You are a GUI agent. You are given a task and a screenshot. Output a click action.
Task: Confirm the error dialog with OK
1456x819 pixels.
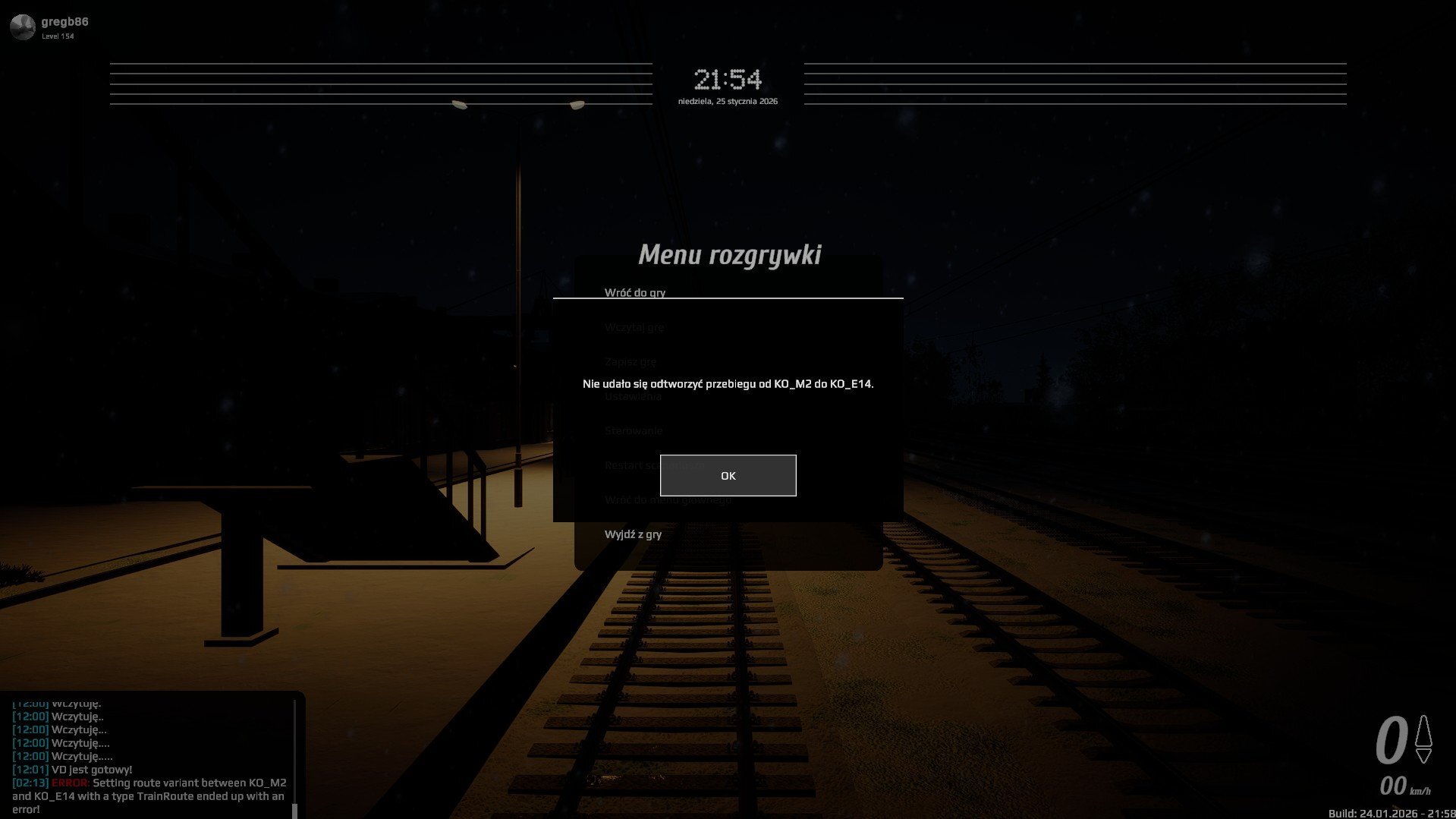coord(728,475)
